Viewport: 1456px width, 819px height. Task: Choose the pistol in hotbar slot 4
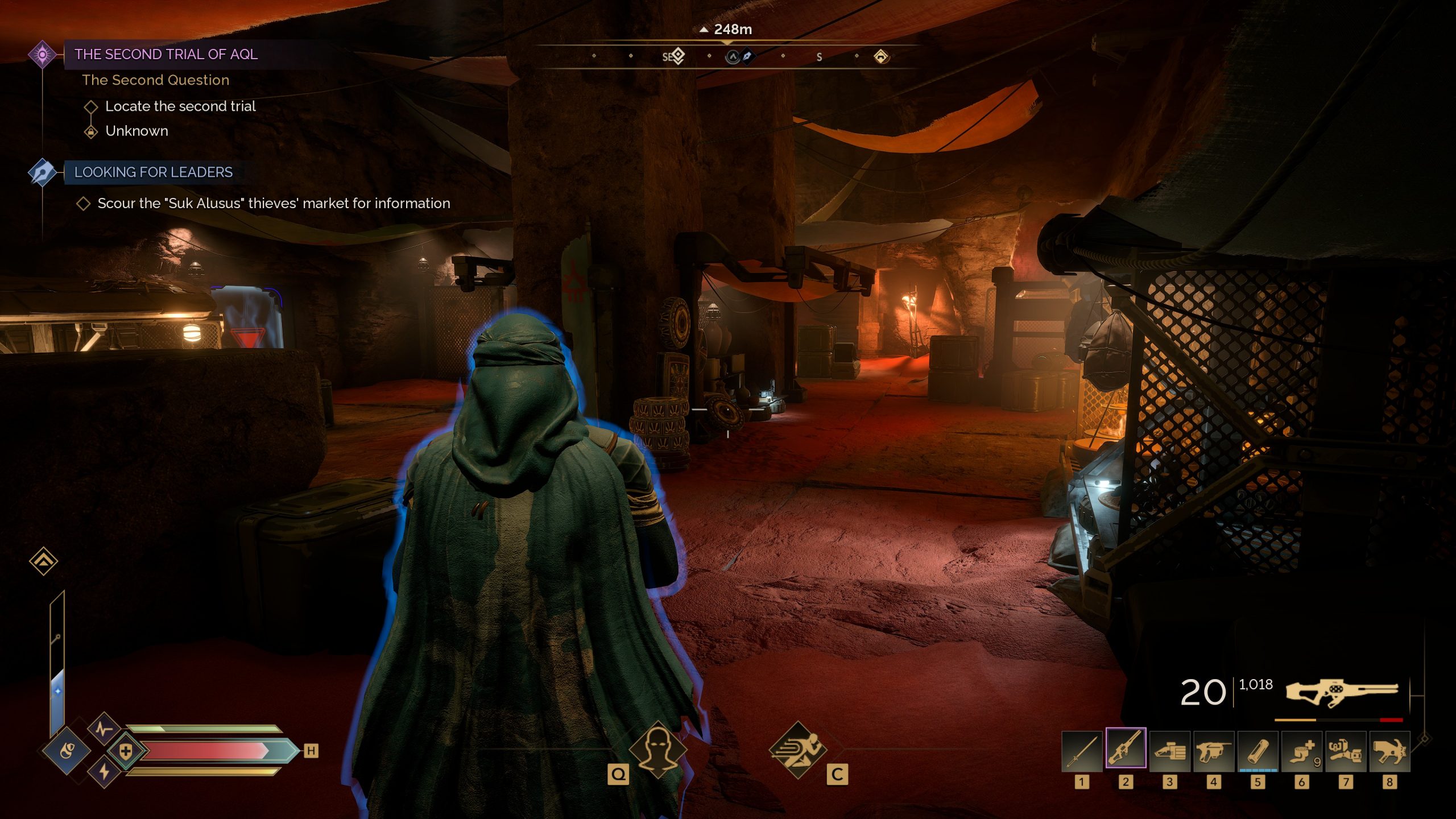[x=1213, y=751]
